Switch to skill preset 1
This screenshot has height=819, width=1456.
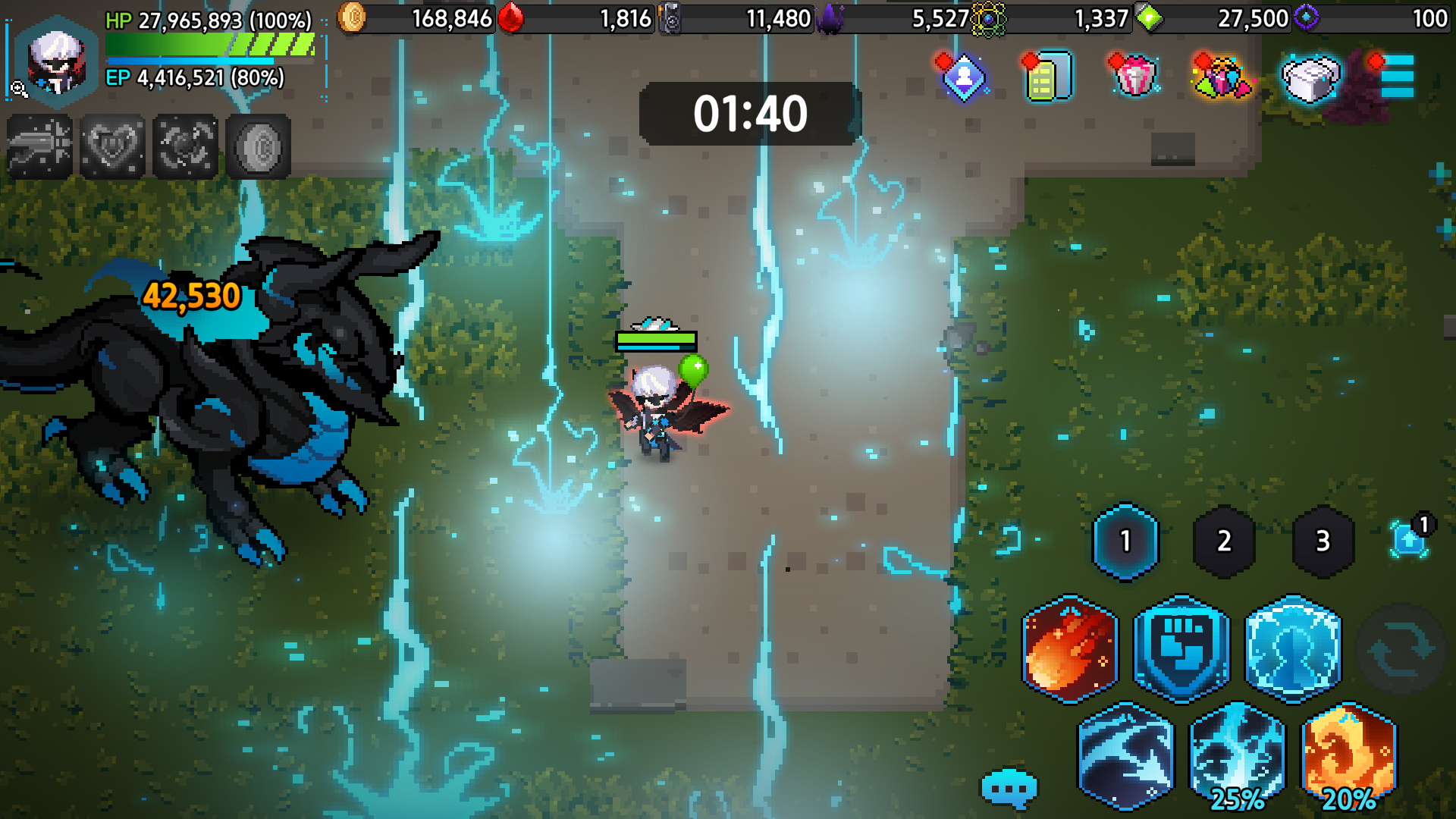pyautogui.click(x=1125, y=541)
